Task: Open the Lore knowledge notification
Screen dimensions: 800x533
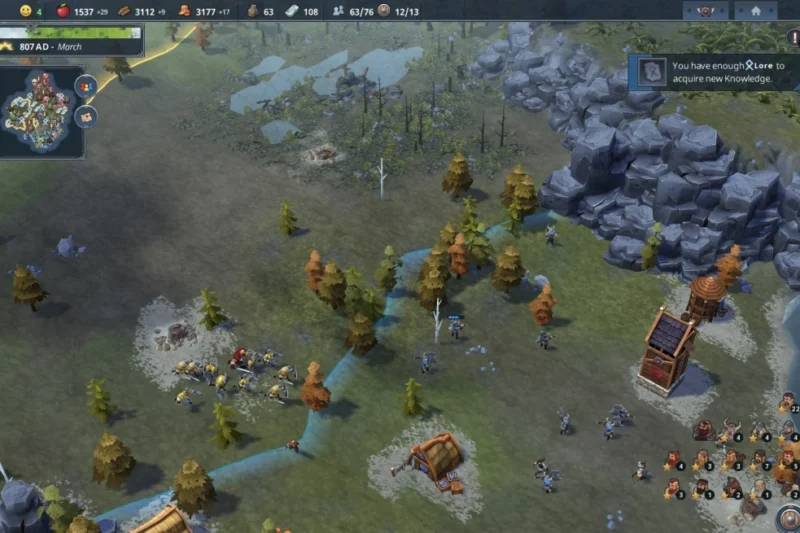Action: tap(714, 71)
